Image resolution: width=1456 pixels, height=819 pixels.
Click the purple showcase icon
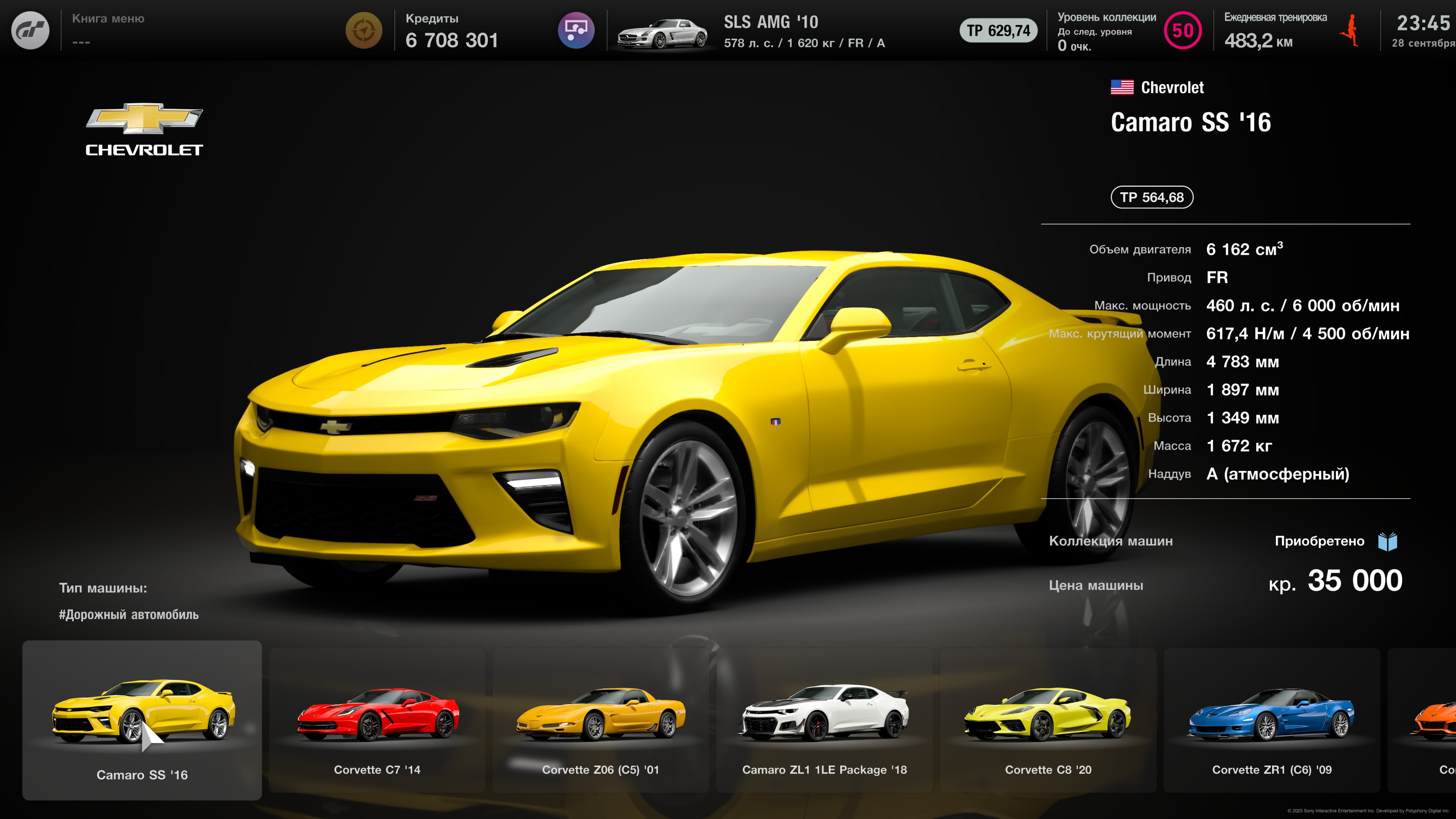pos(576,30)
